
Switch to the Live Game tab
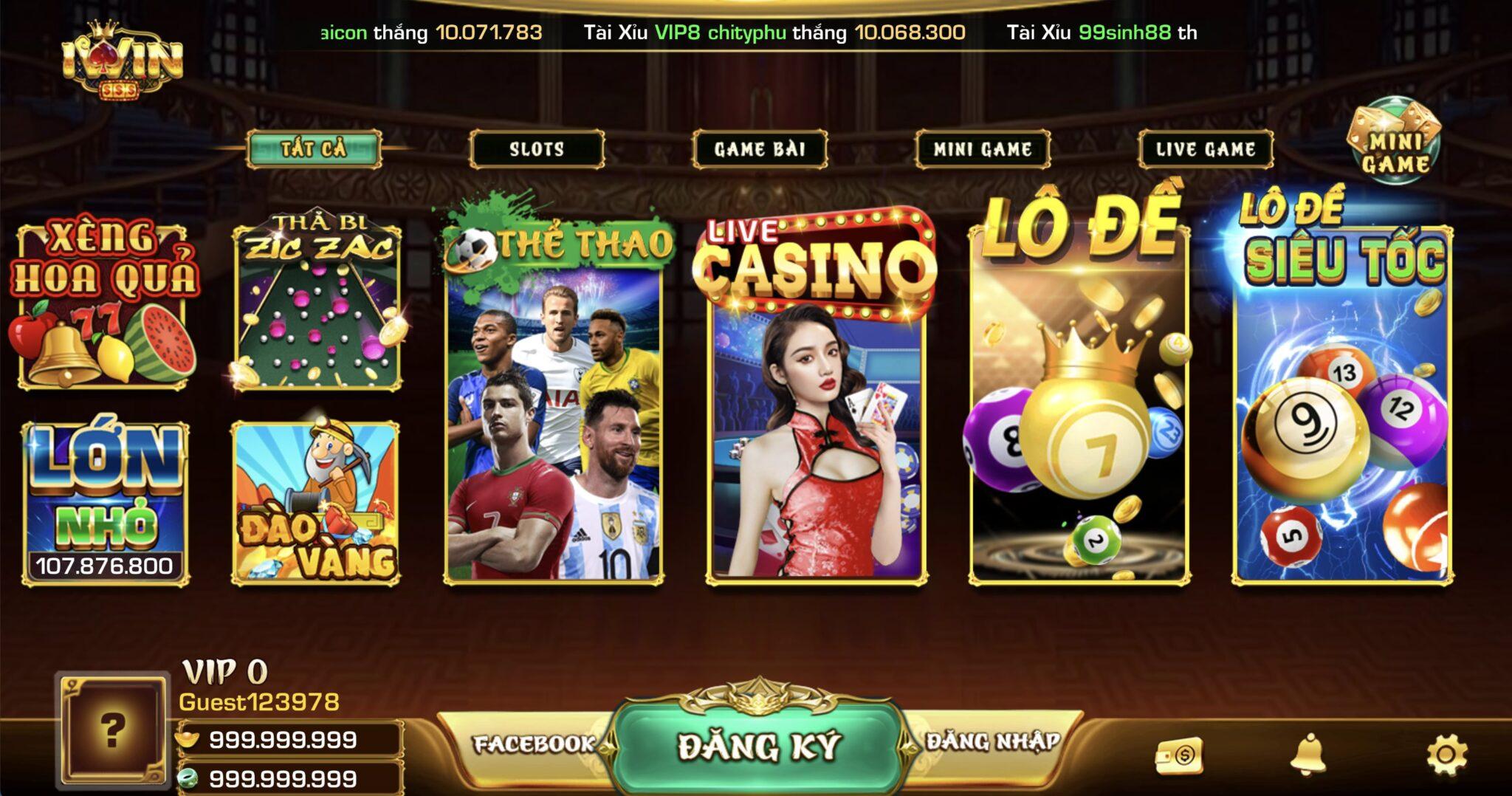click(1206, 149)
